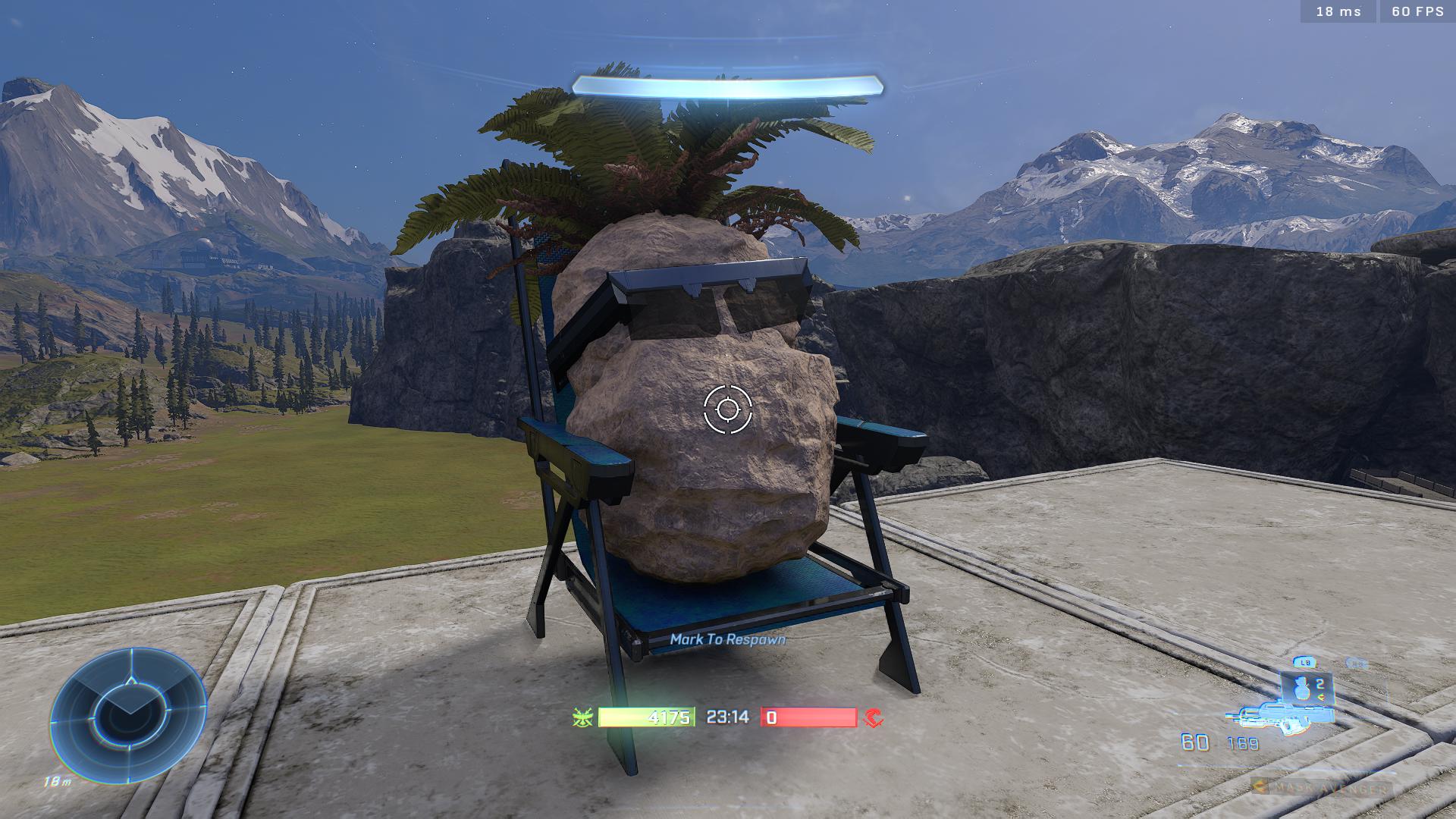Click the red team emblem
1456x819 pixels.
[874, 717]
